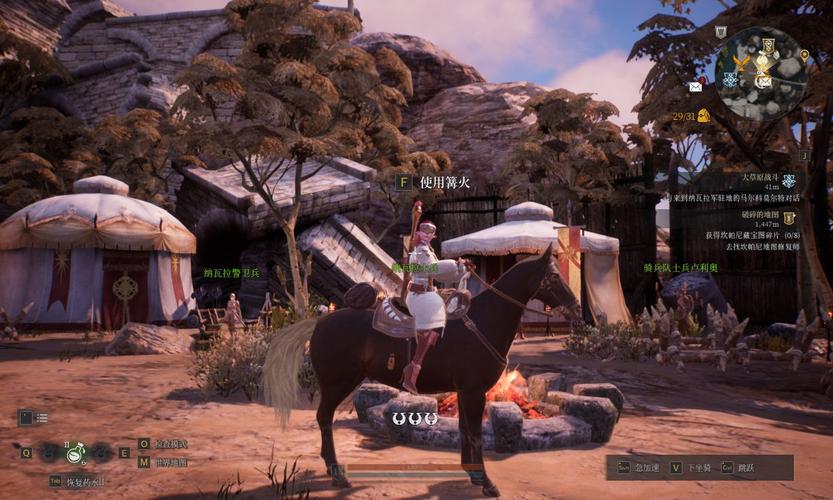The height and width of the screenshot is (500, 833).
Task: Select the blue quest marker on minimap
Action: [x=731, y=79]
